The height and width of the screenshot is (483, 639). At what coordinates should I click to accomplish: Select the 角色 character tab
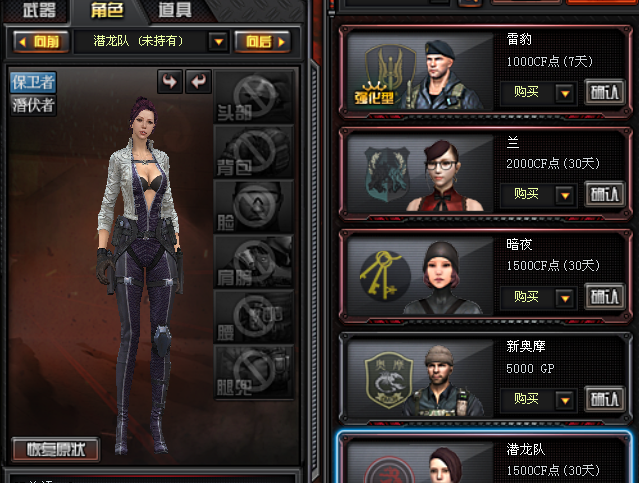click(106, 11)
